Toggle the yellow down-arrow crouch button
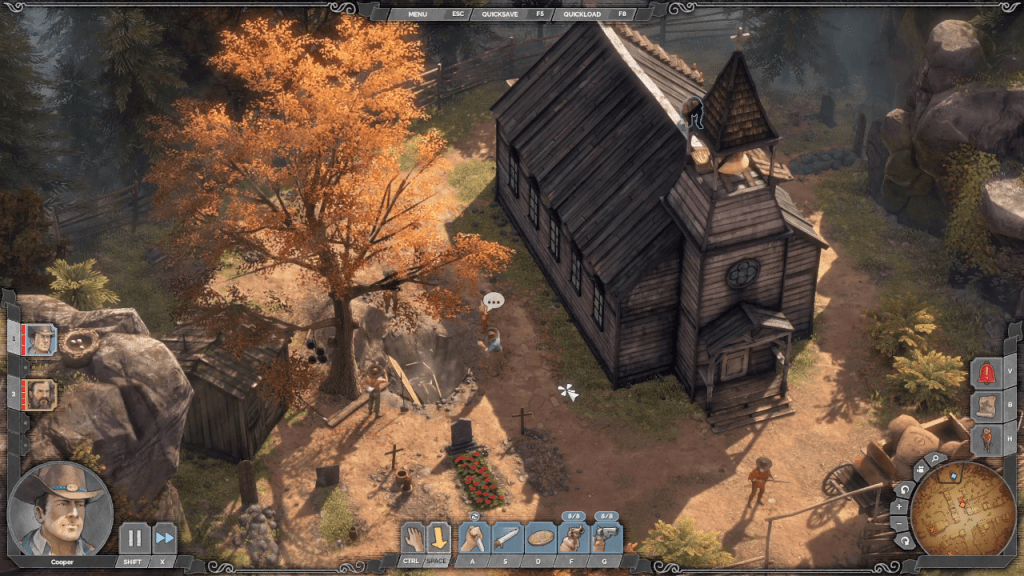Viewport: 1024px width, 576px height. coord(438,539)
